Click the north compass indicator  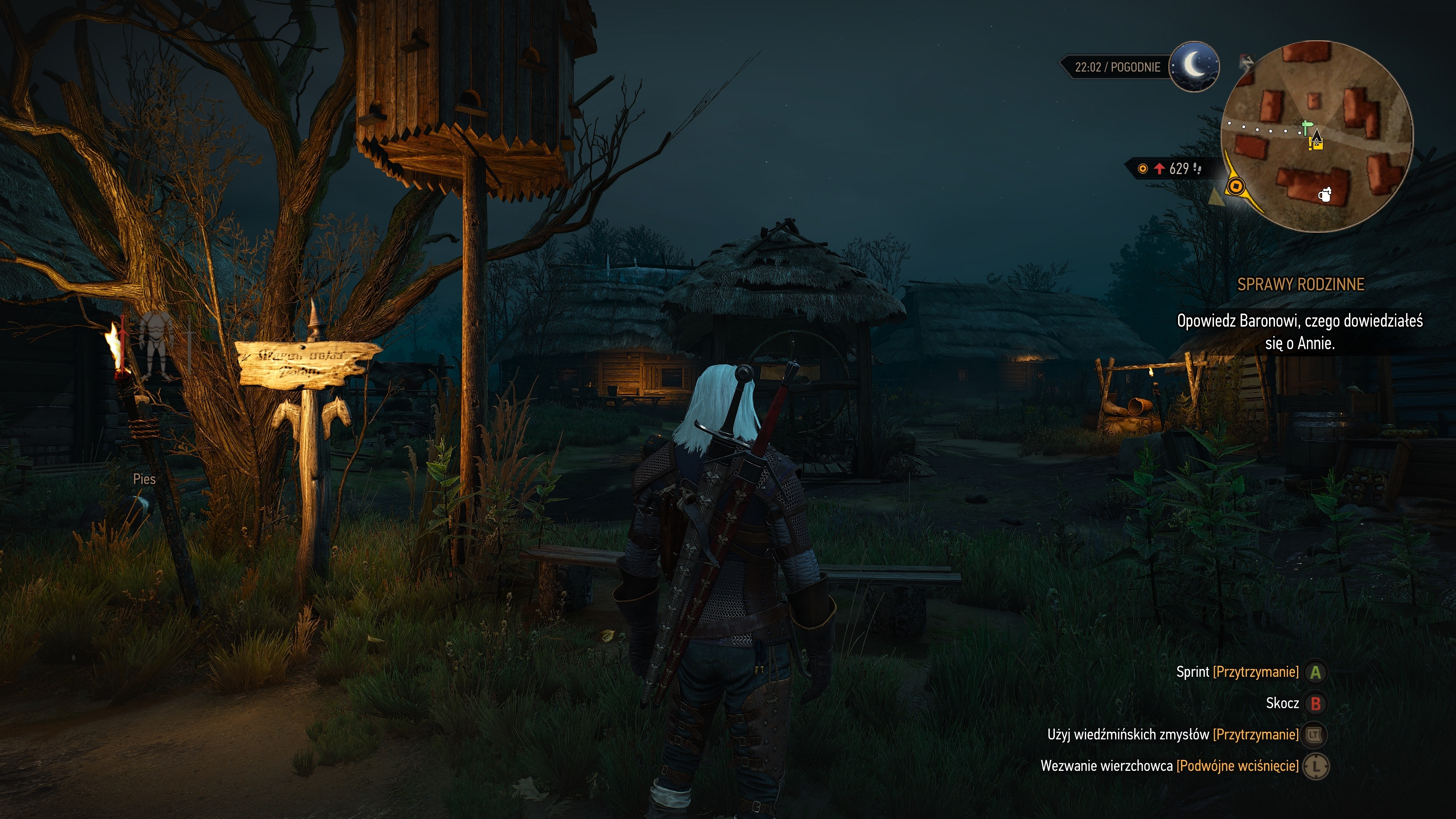1246,61
